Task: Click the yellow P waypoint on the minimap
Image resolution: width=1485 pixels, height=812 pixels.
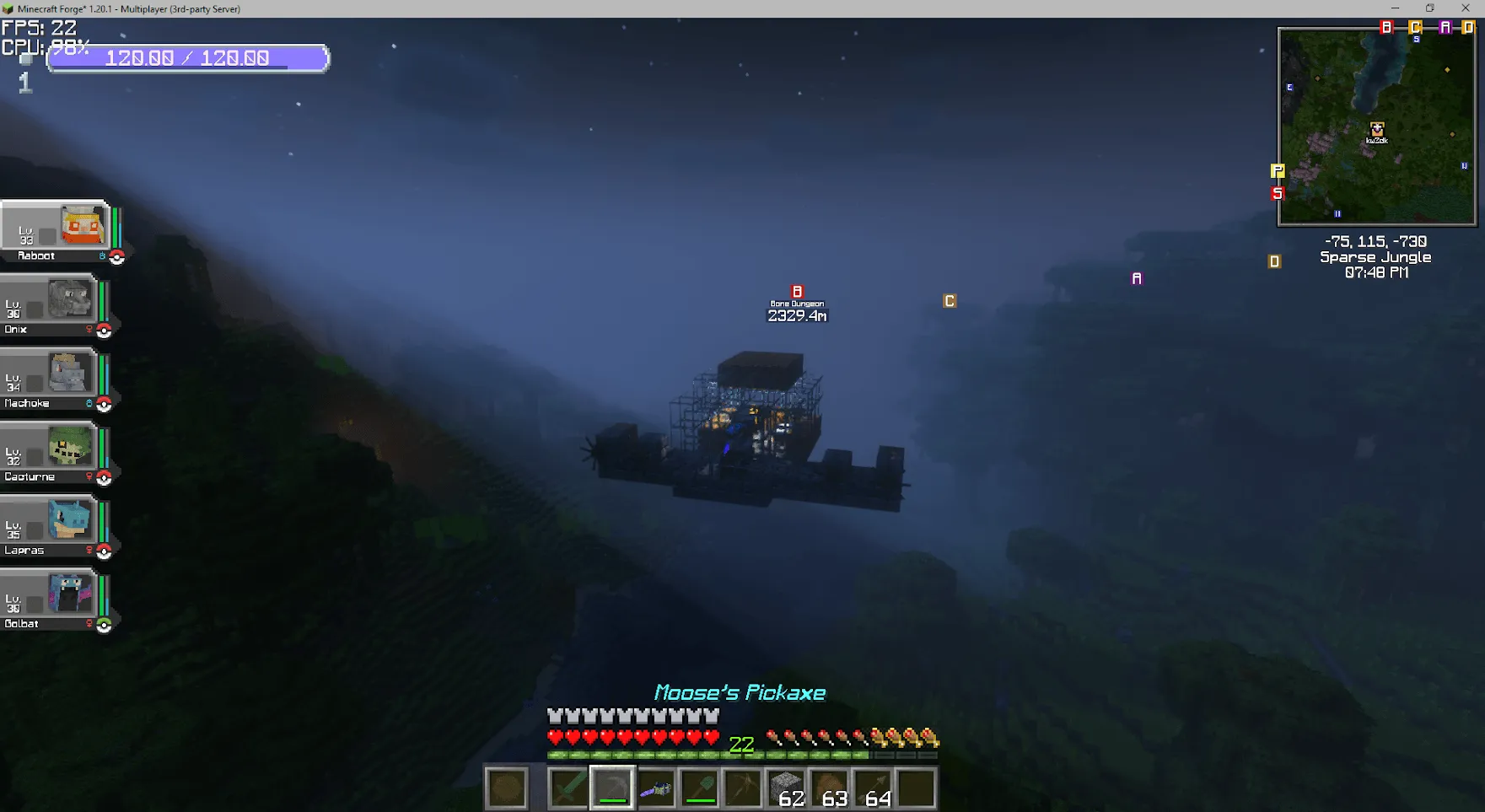Action: (x=1277, y=170)
